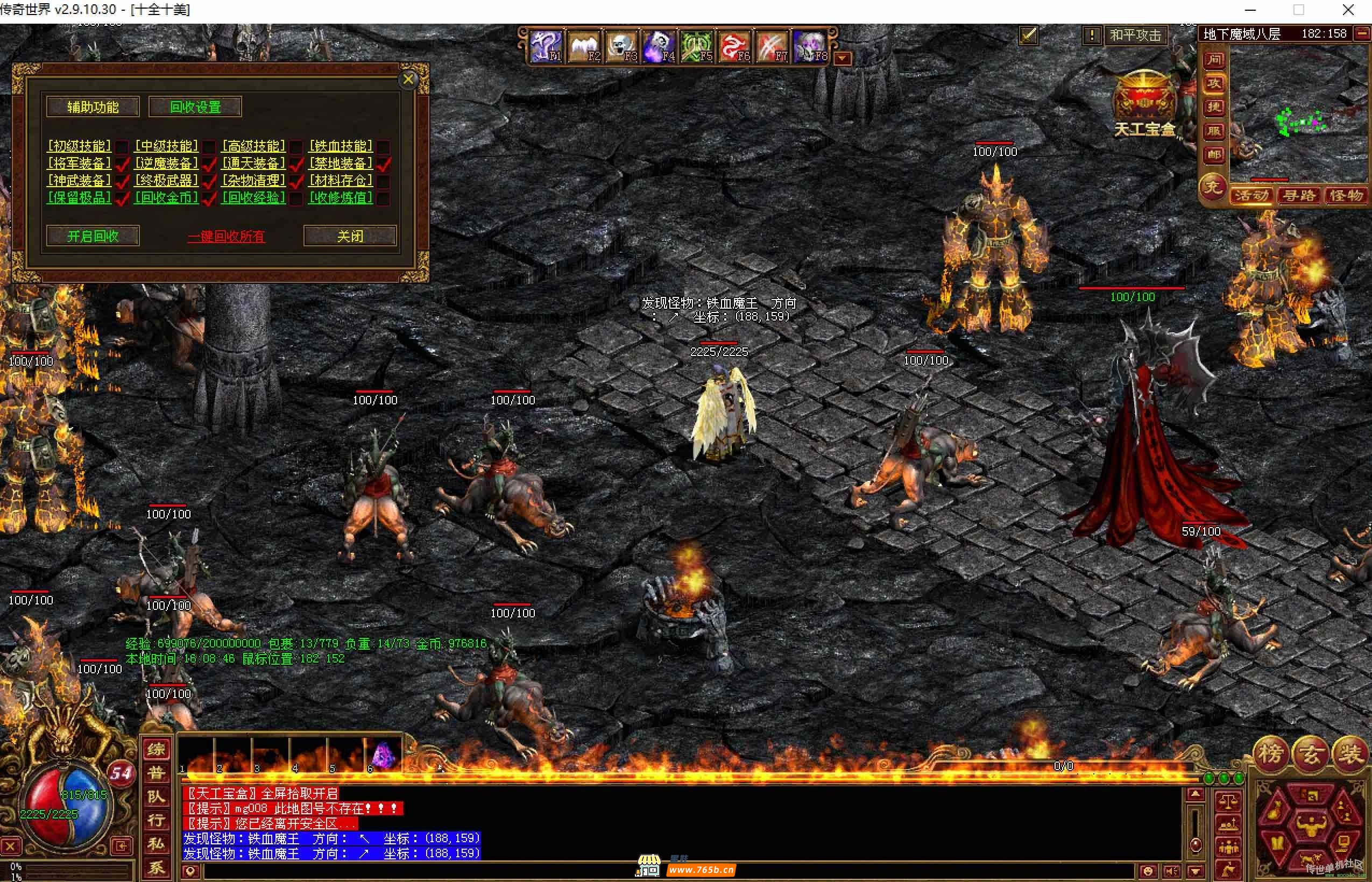
Task: Click the 开启回收 button
Action: click(x=93, y=236)
